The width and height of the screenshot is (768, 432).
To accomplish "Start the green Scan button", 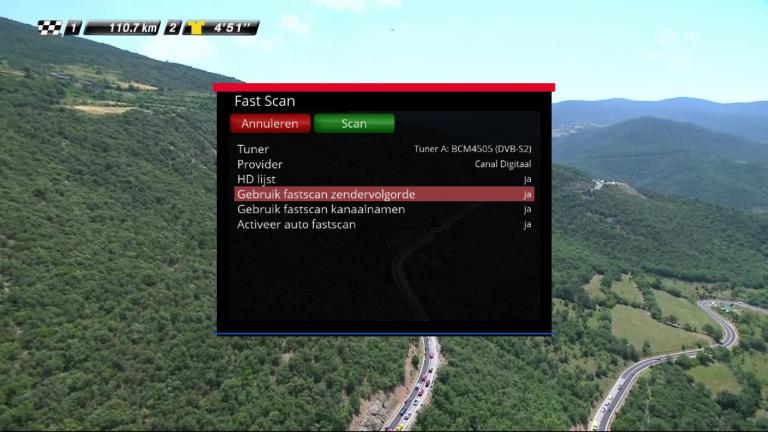I will point(354,124).
